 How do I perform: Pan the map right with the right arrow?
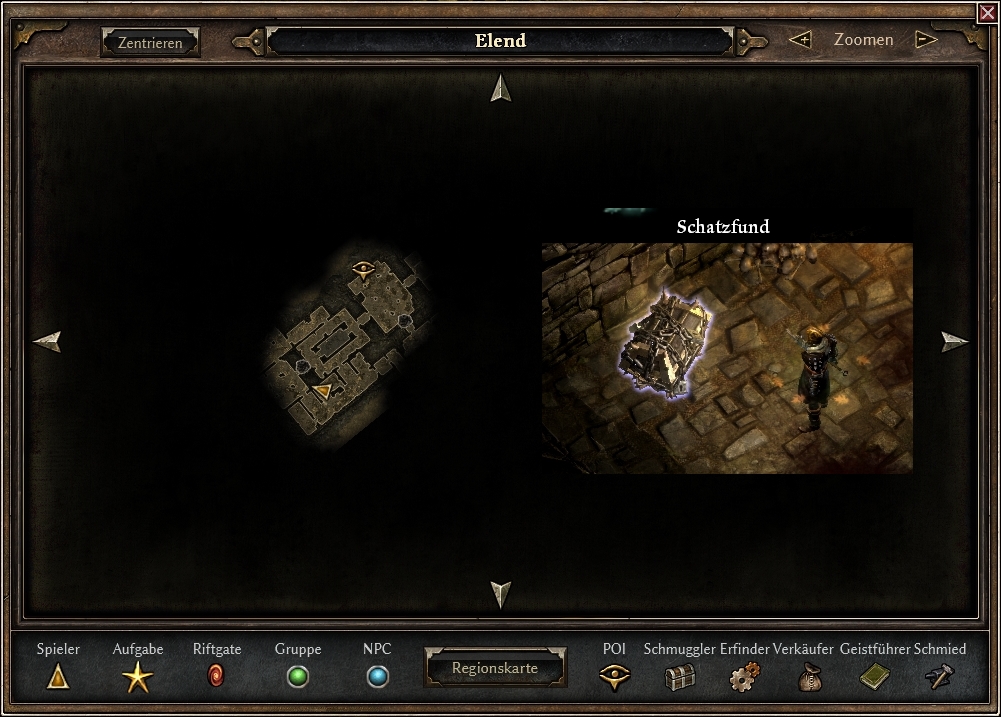click(x=955, y=342)
